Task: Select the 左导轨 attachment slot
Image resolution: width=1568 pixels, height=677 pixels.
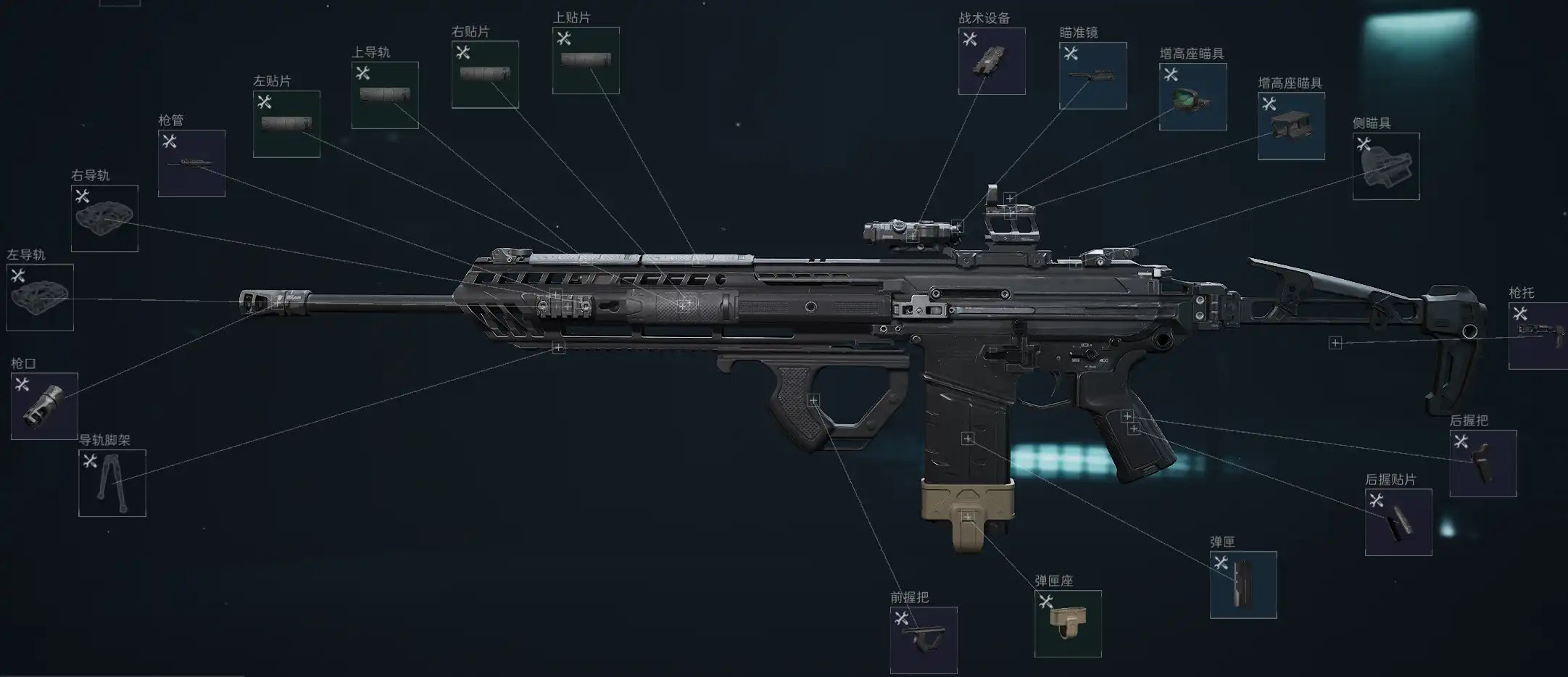Action: 40,297
